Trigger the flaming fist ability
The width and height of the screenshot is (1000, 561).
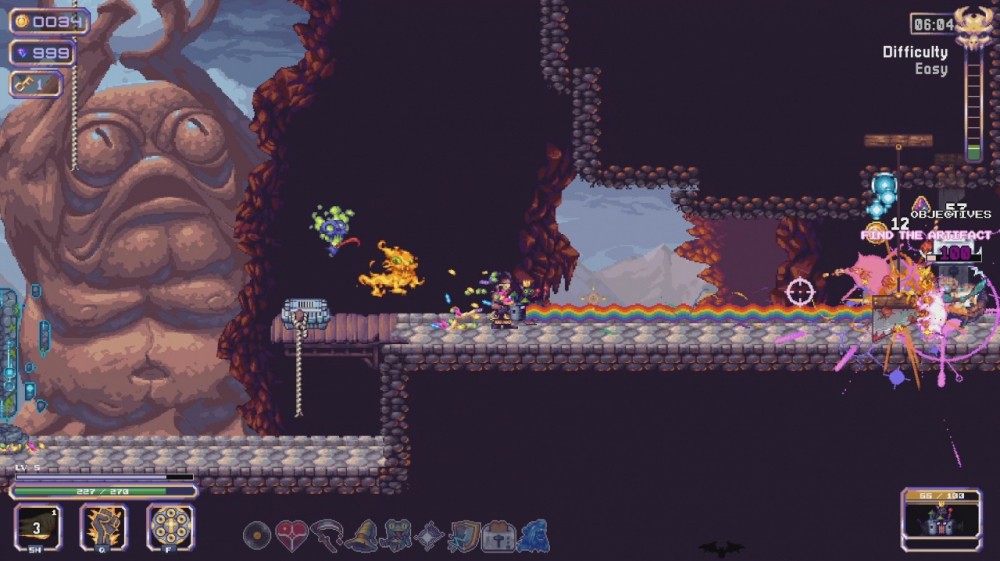(104, 526)
